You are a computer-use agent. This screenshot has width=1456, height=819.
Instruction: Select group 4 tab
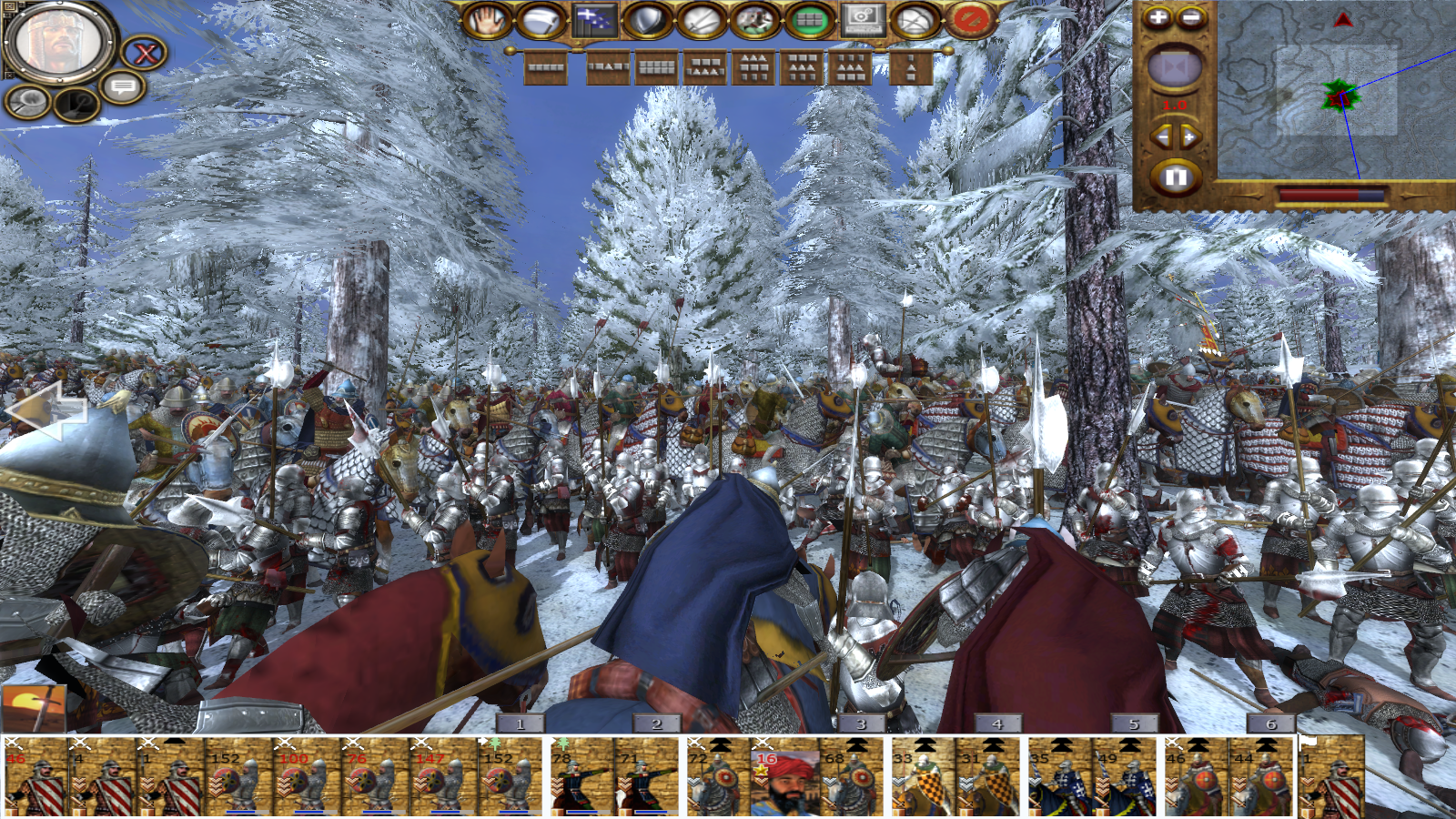[997, 723]
